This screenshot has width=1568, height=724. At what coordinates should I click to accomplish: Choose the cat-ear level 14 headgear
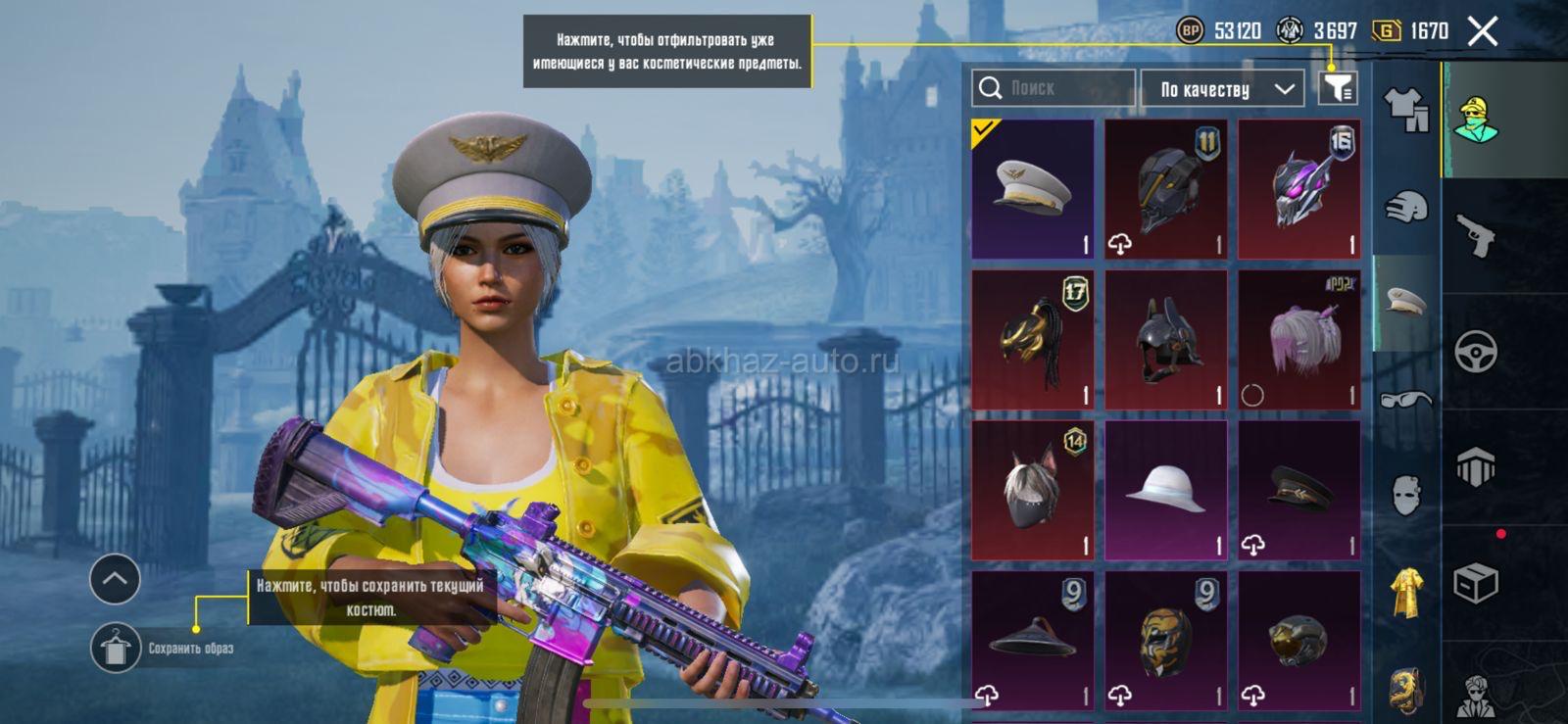[1032, 491]
